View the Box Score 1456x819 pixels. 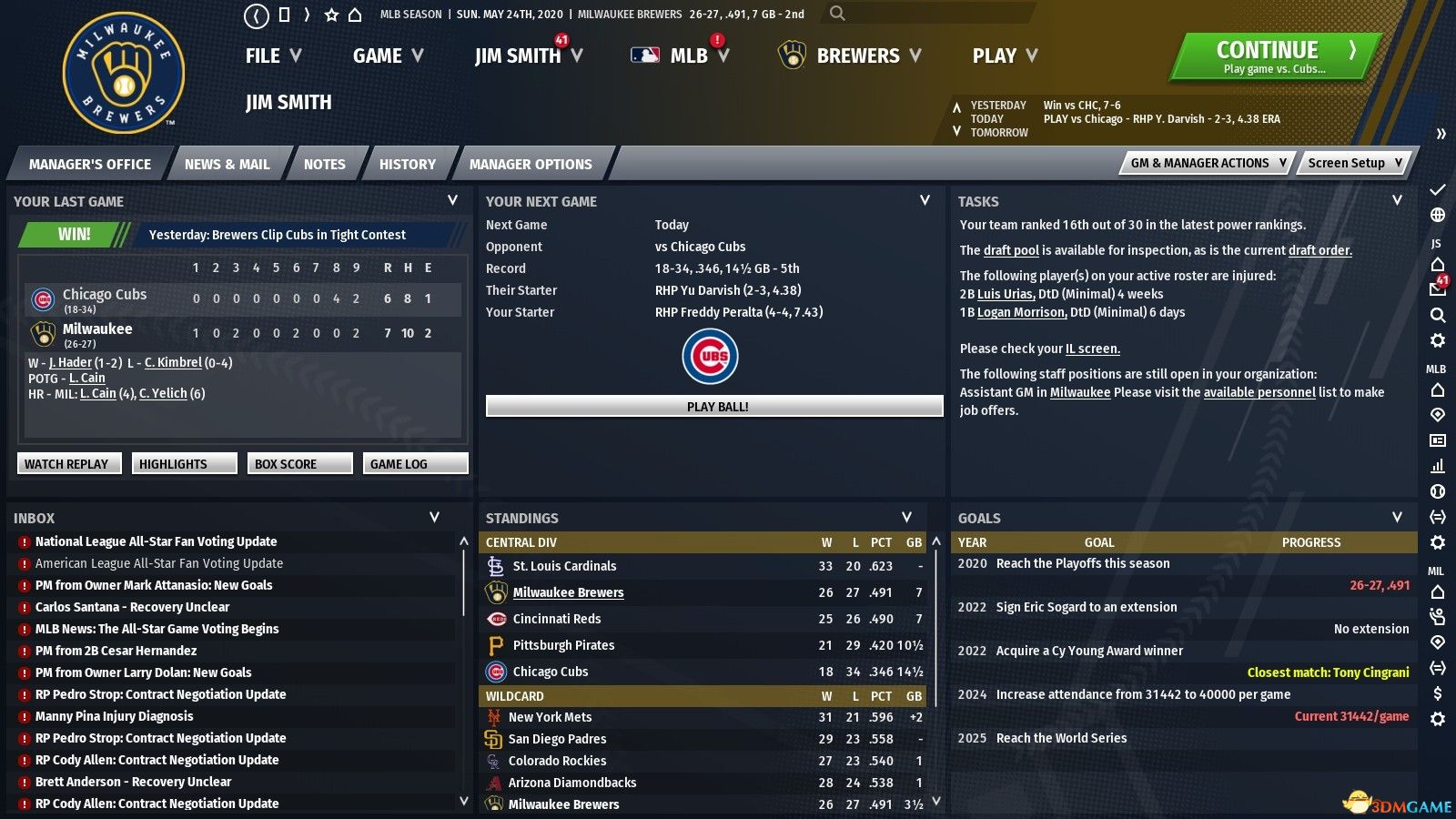coord(298,464)
